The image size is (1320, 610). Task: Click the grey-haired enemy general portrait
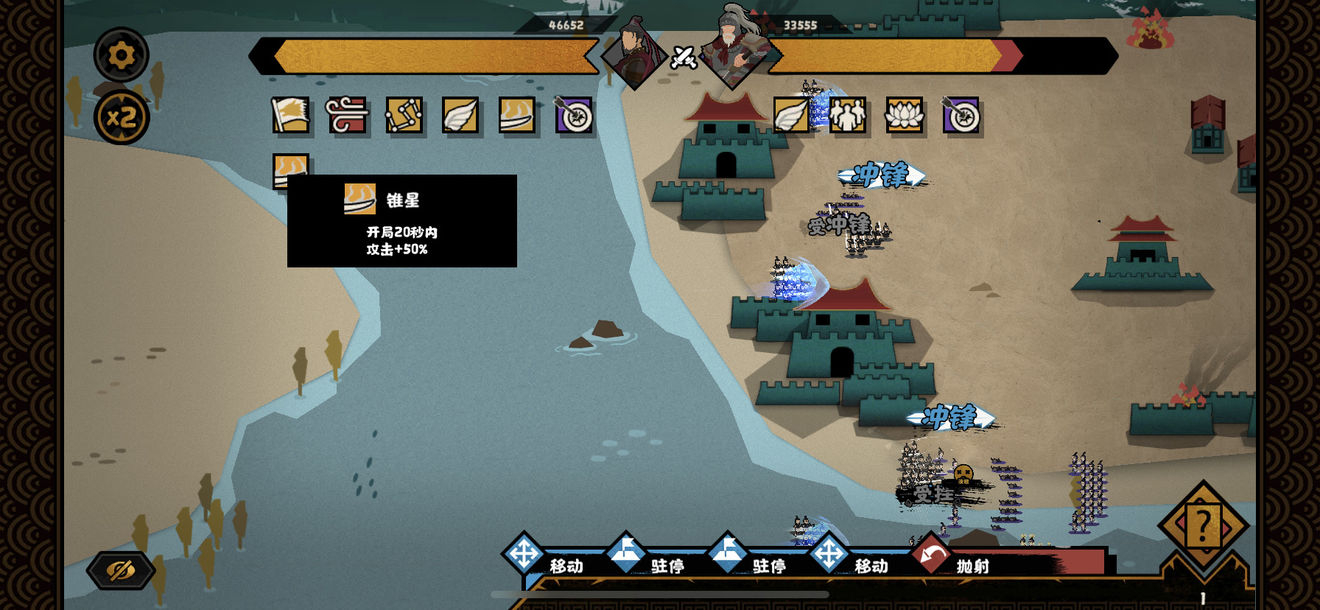tap(736, 45)
